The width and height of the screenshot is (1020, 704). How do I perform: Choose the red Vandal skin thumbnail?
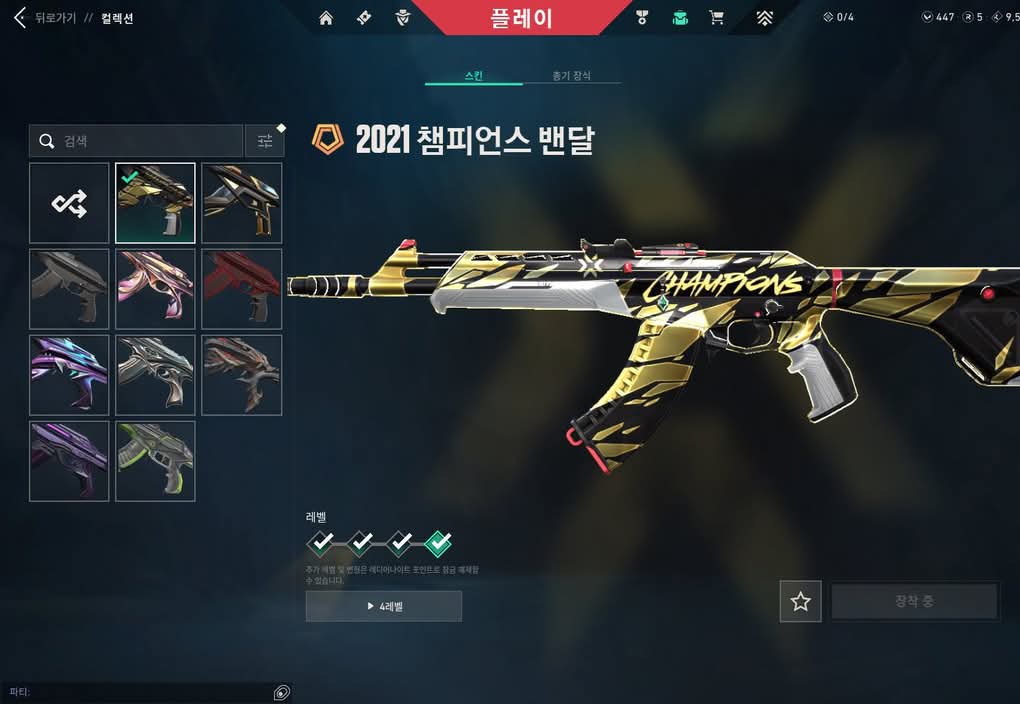pos(241,290)
